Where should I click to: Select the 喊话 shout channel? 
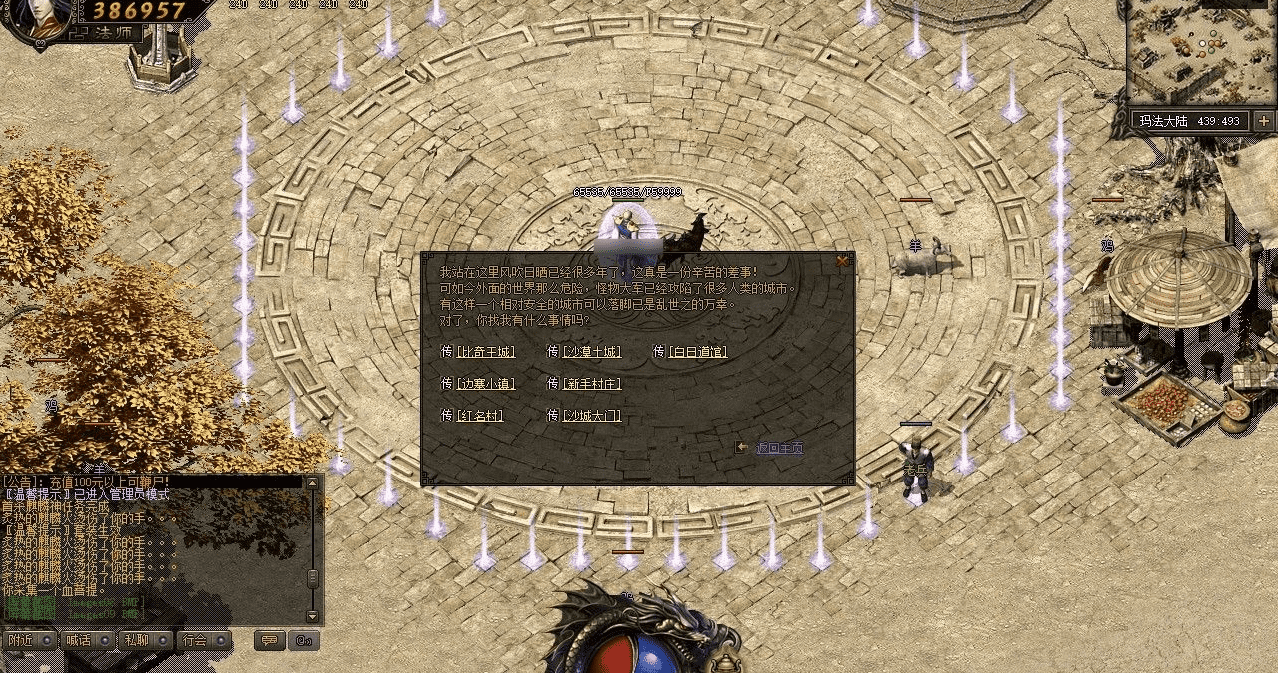(x=80, y=640)
